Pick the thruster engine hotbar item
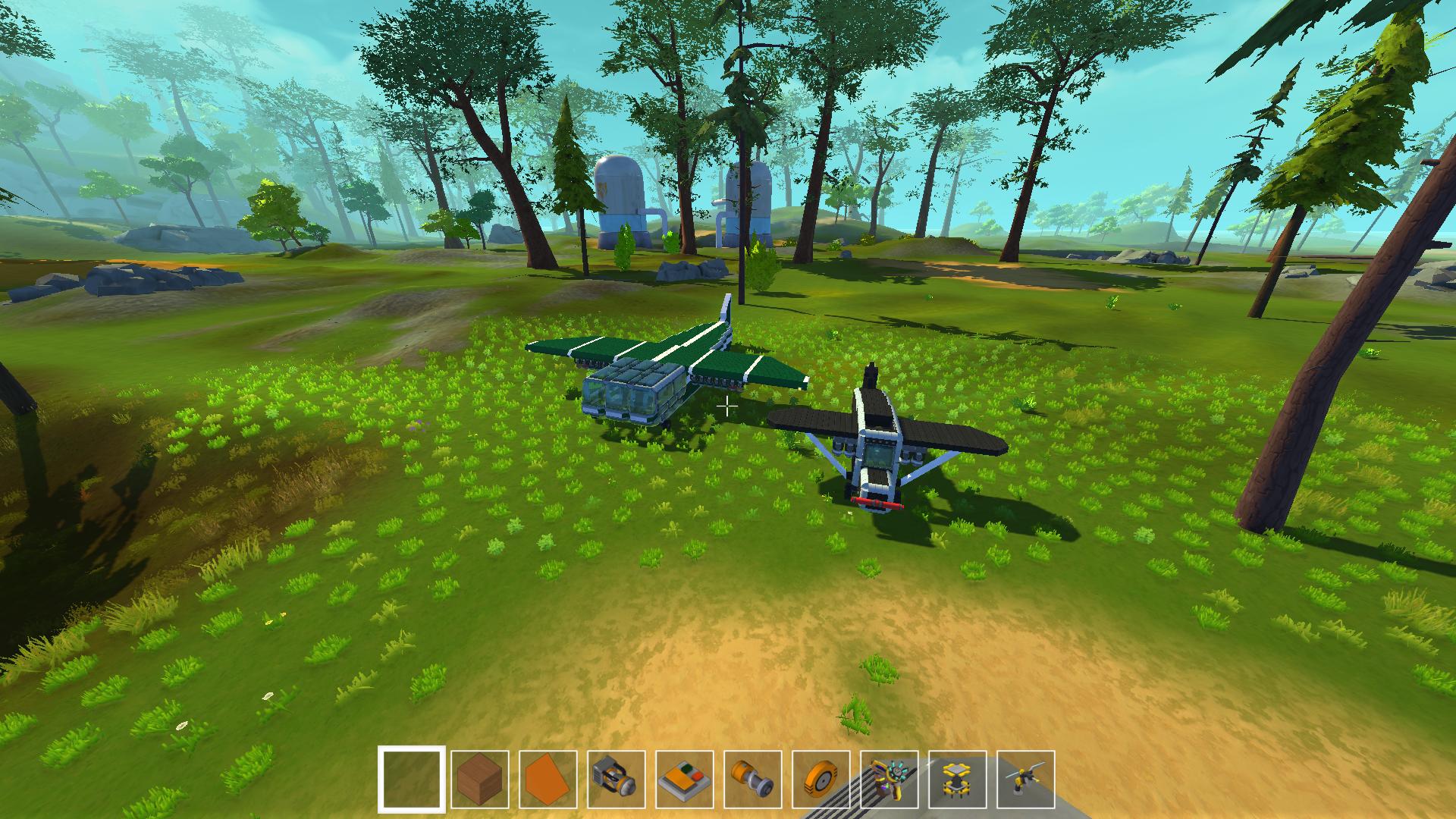This screenshot has width=1456, height=819. (x=617, y=780)
